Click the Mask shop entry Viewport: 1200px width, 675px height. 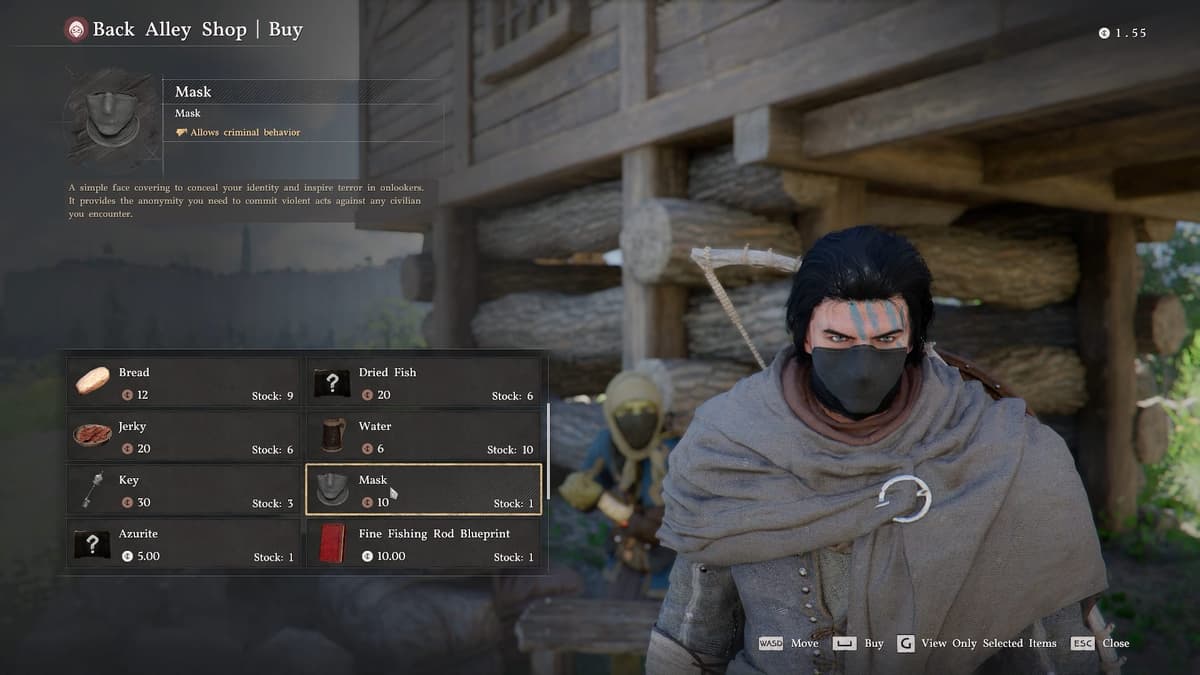(423, 490)
